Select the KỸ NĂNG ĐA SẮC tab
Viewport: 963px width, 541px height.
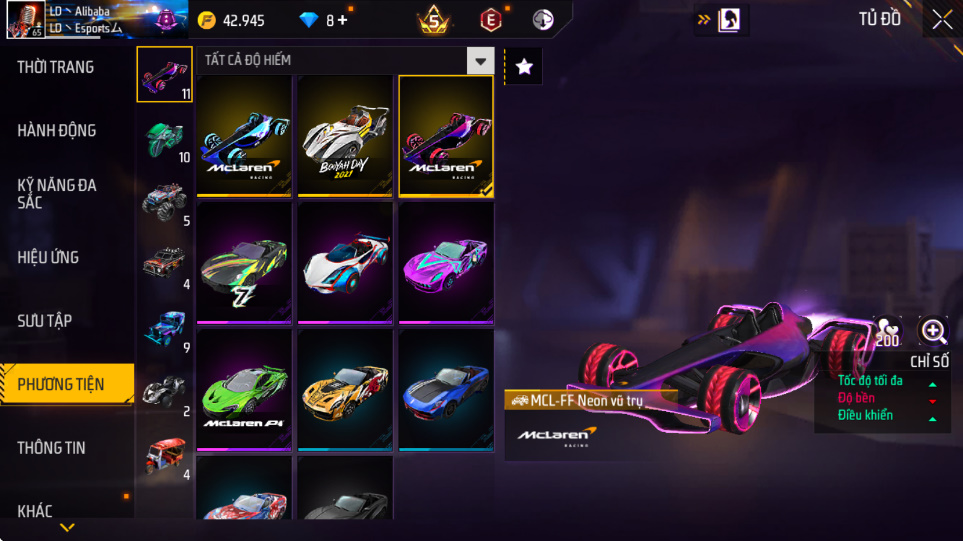[56, 193]
